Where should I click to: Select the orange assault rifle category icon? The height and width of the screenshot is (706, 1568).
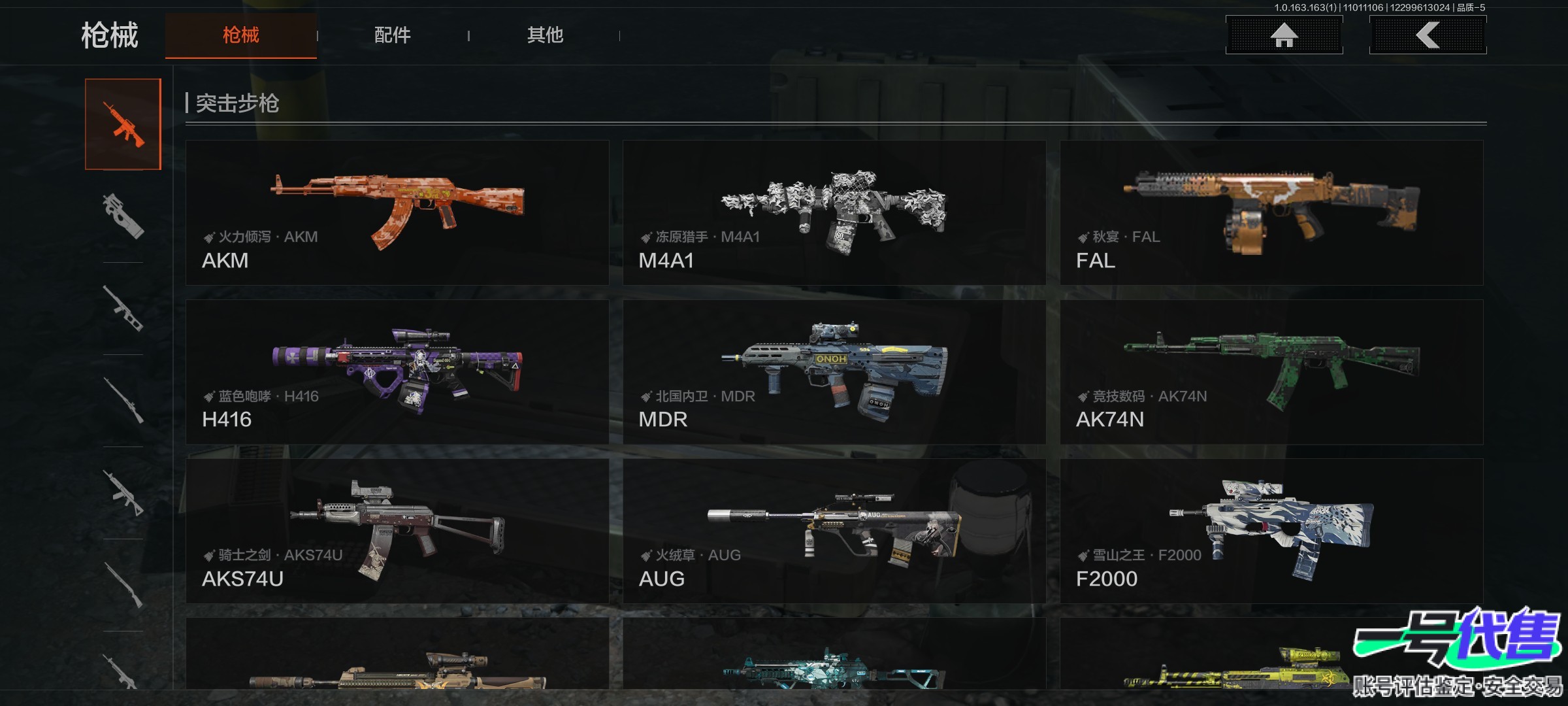click(x=123, y=124)
